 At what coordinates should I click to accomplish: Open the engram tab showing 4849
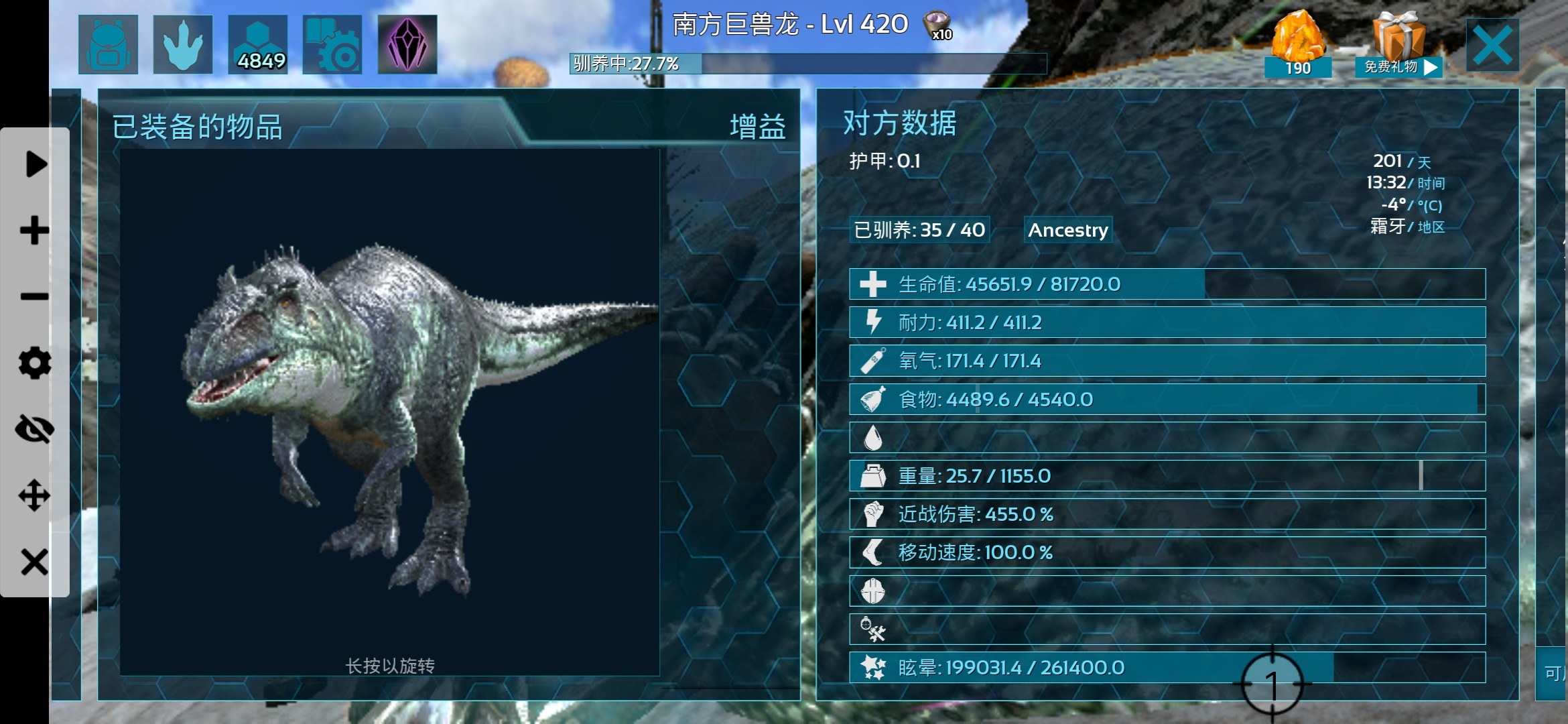258,44
